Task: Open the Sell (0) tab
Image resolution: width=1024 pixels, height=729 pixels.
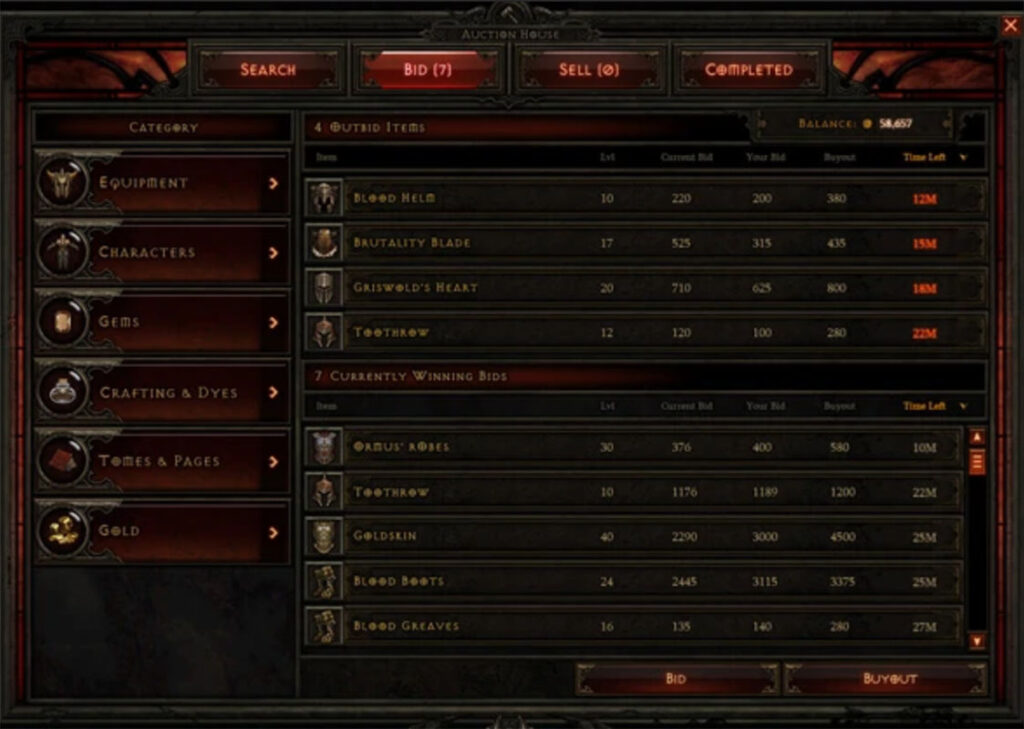Action: 589,70
